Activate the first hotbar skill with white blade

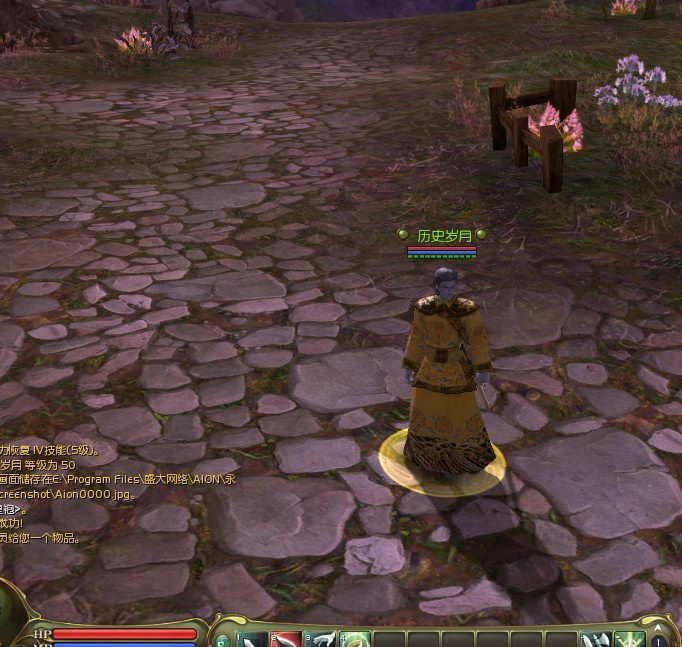[x=253, y=640]
